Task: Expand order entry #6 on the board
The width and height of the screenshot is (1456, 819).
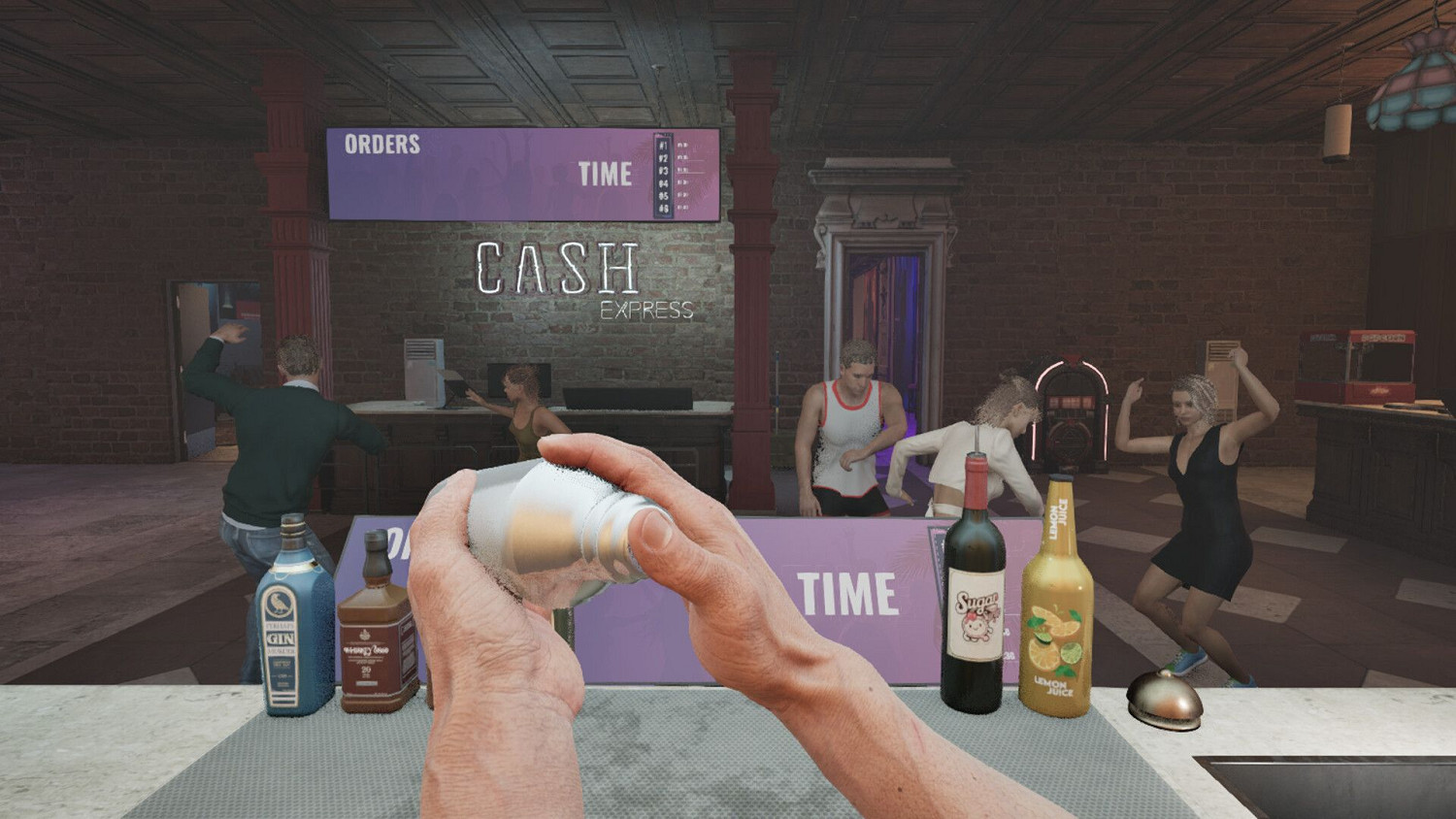Action: pos(663,209)
